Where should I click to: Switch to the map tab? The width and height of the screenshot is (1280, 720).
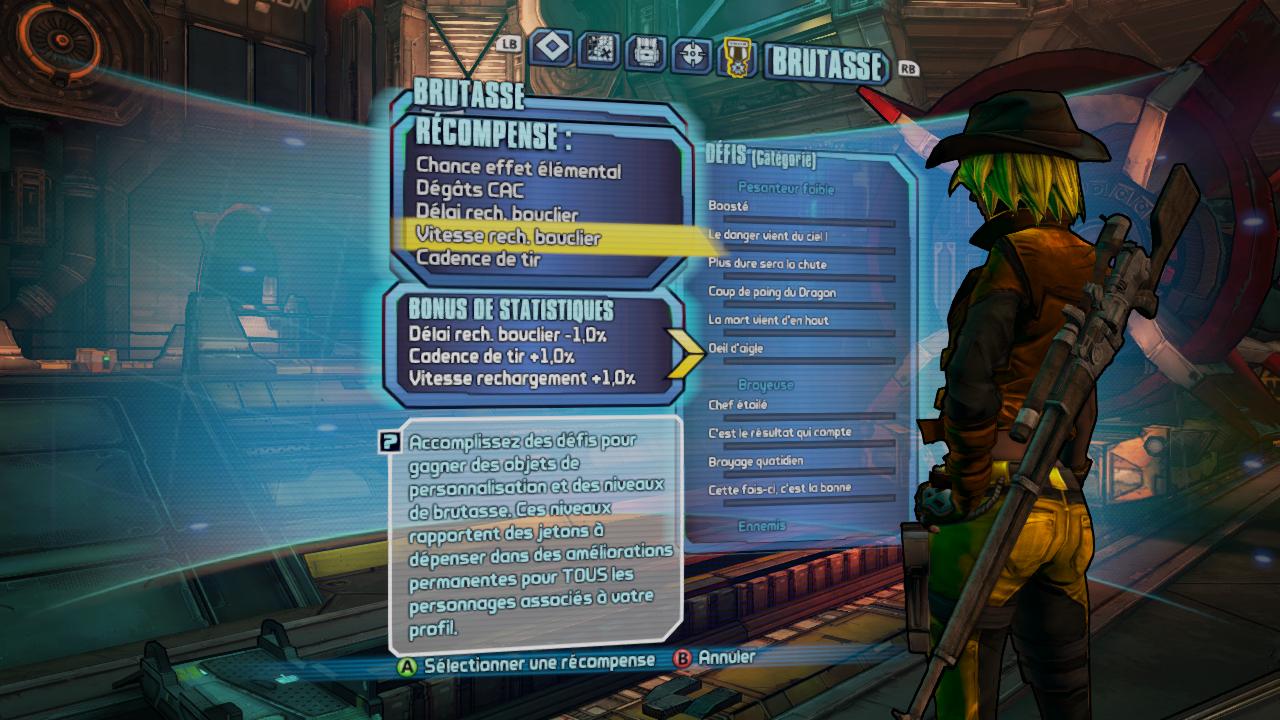click(x=600, y=50)
